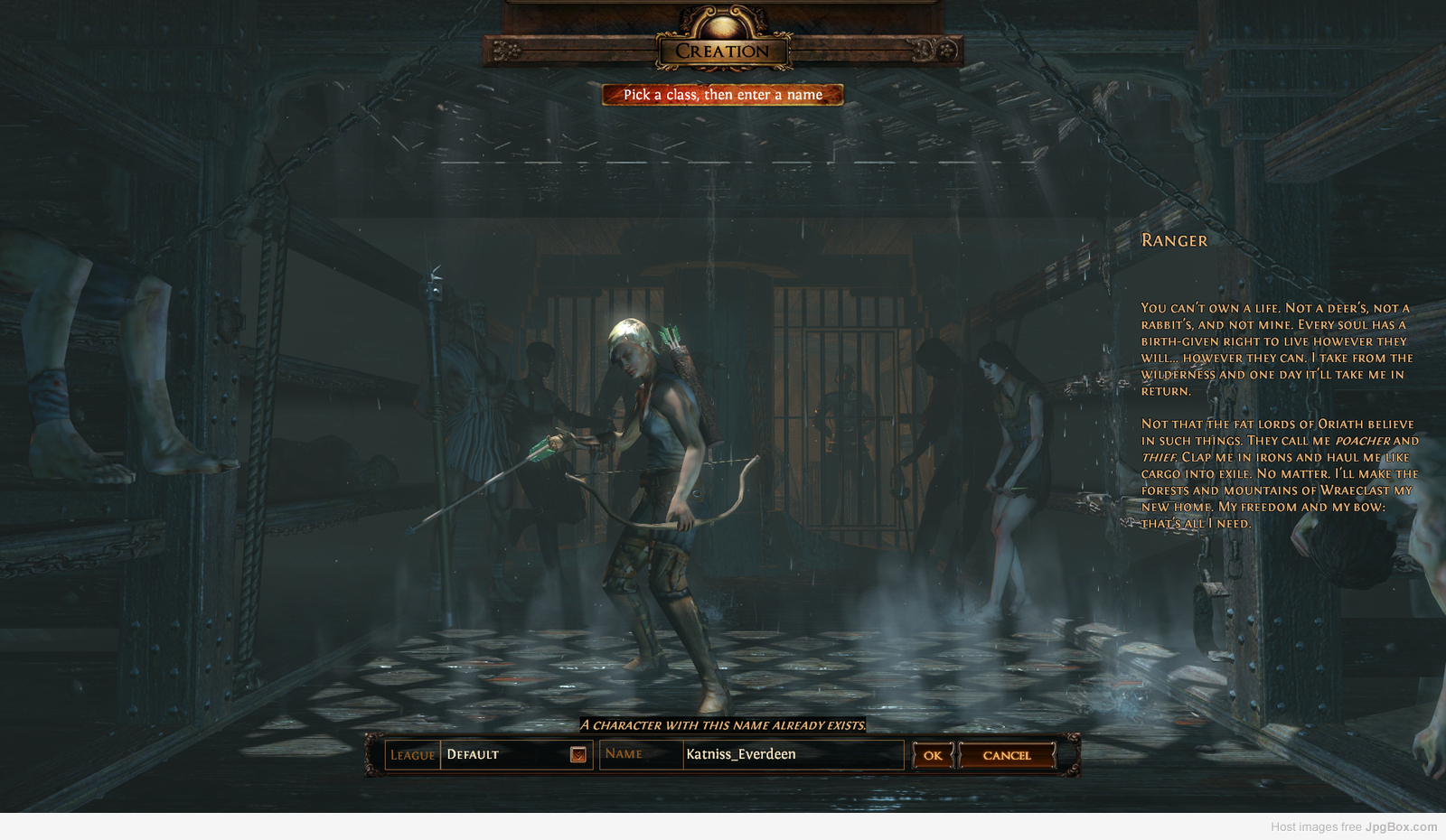Click the character Name text field
1446x840 pixels.
792,754
